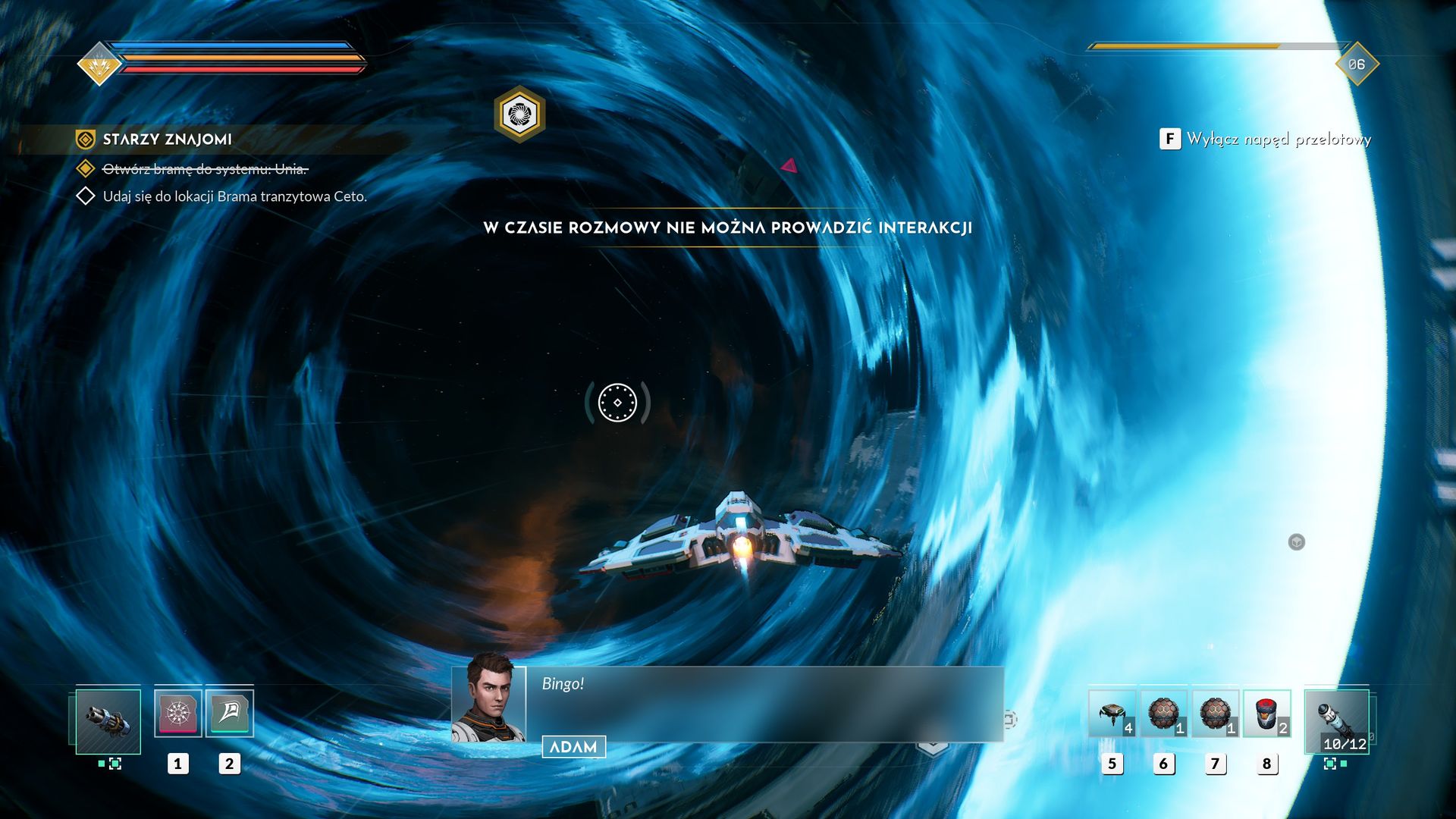Select the gatling gun primary weapon slot

pyautogui.click(x=108, y=721)
